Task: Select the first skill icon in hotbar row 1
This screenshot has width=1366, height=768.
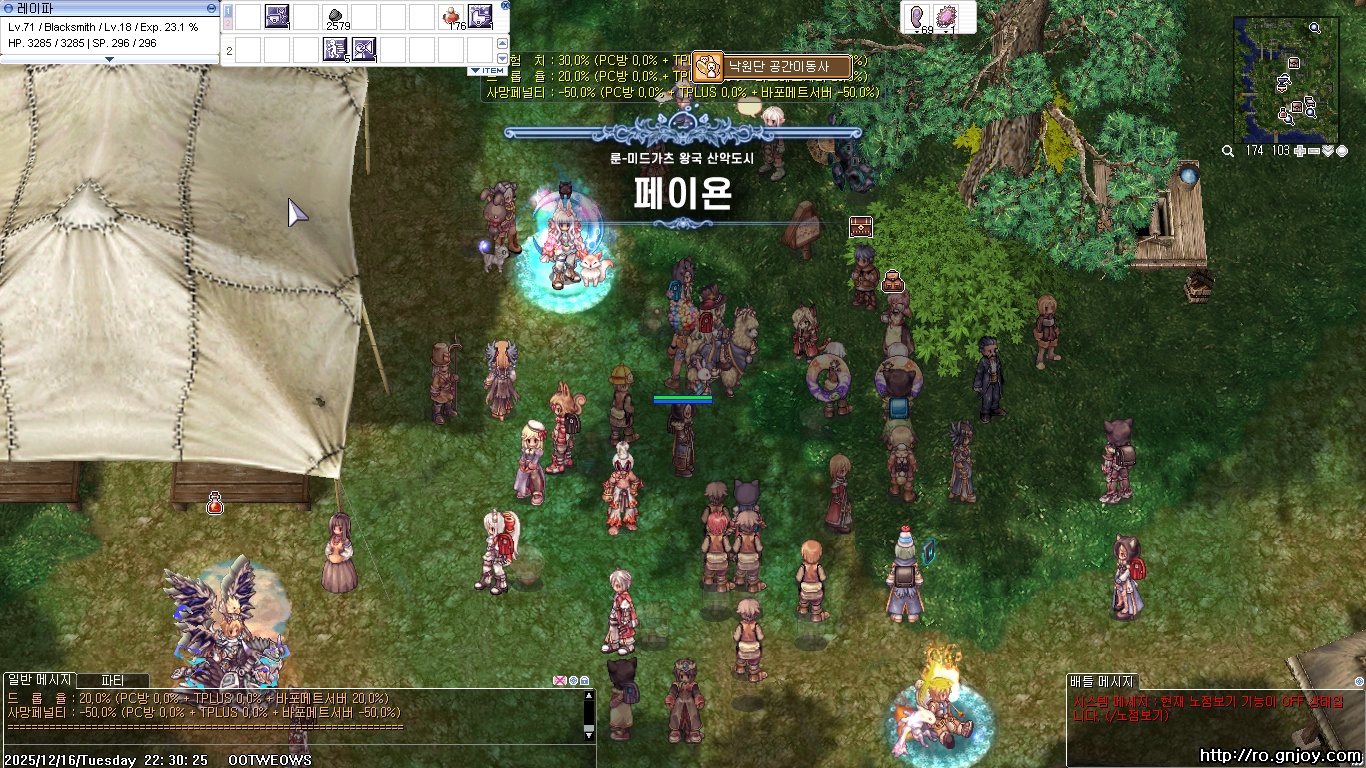Action: pos(277,18)
